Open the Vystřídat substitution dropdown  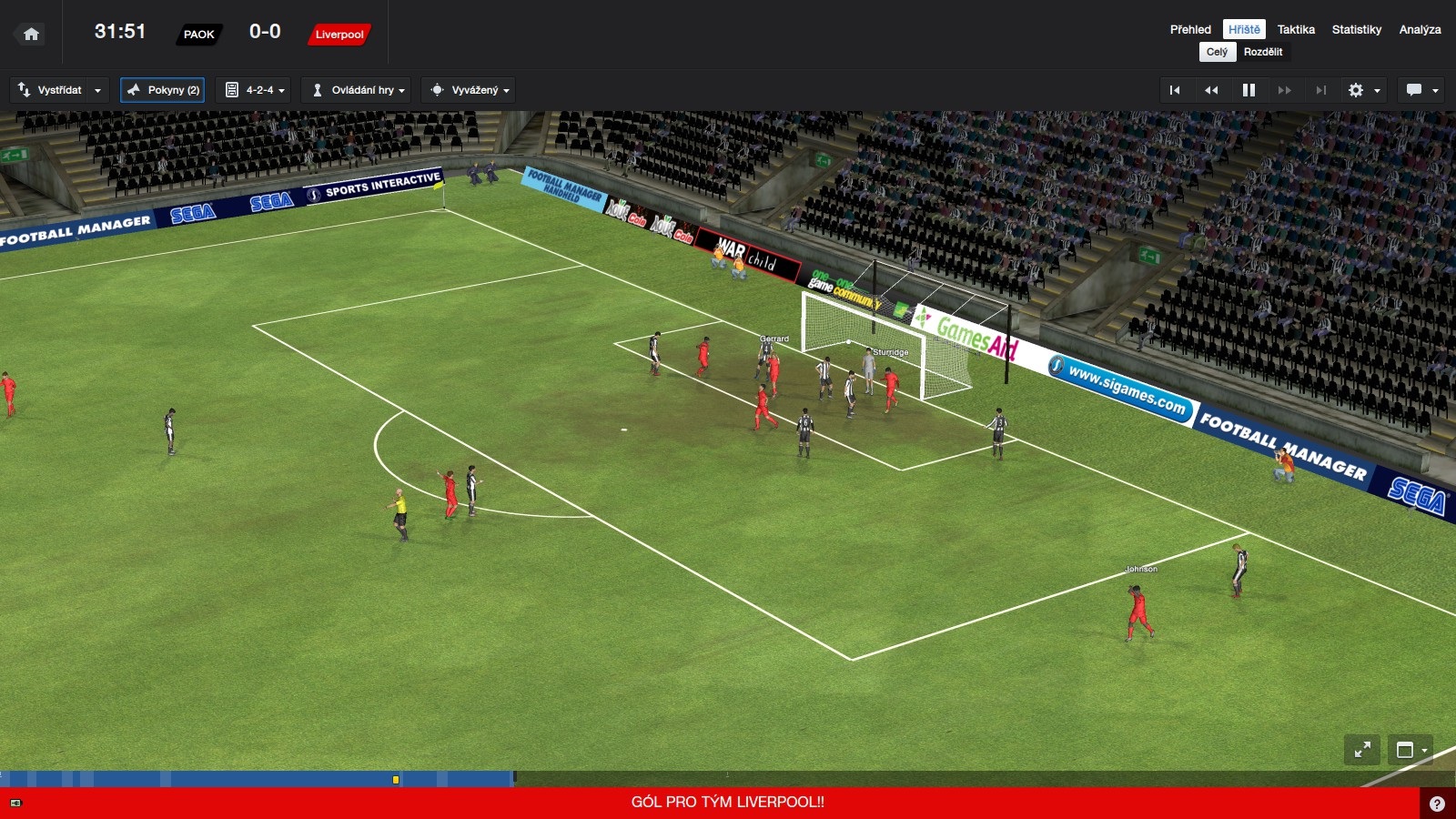coord(59,90)
